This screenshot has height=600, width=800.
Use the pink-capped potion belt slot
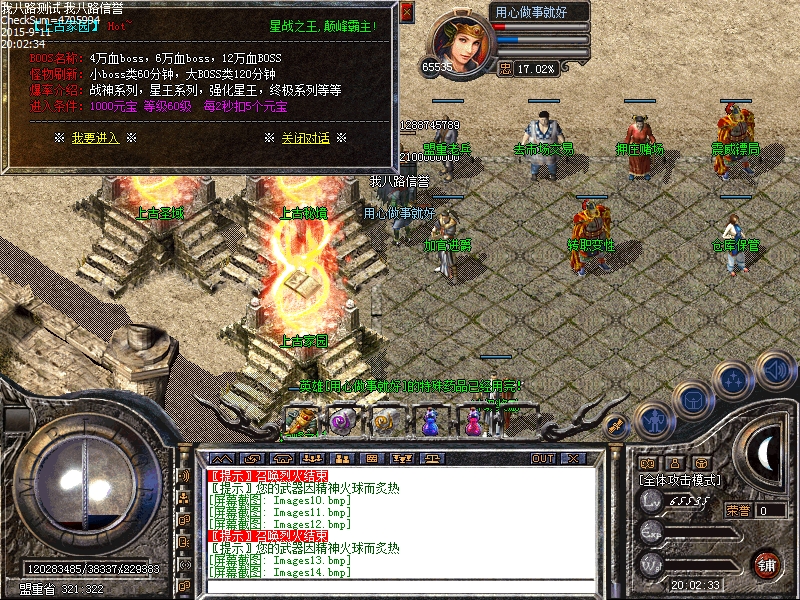(474, 423)
